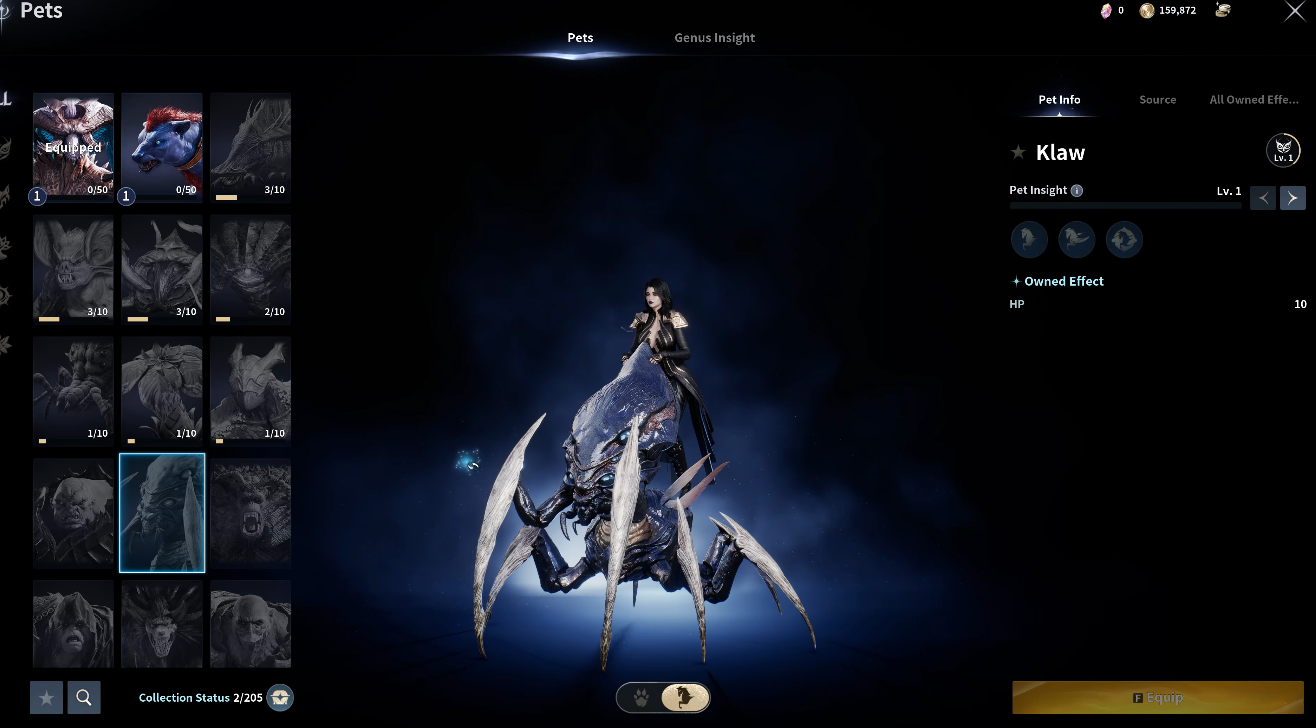Select the highlighted Klaw pet thumbnail
Viewport: 1316px width, 728px height.
coord(162,513)
